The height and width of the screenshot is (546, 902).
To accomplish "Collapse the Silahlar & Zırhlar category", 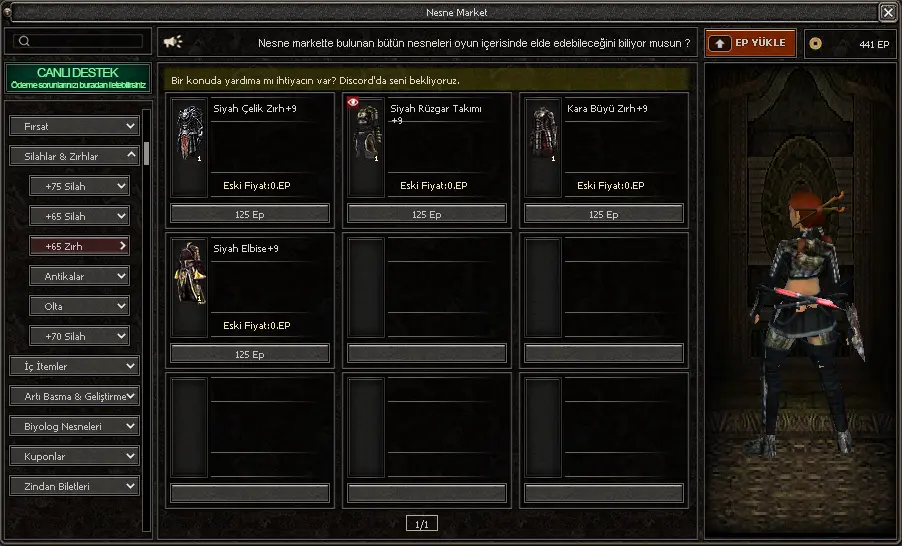I will click(x=74, y=156).
